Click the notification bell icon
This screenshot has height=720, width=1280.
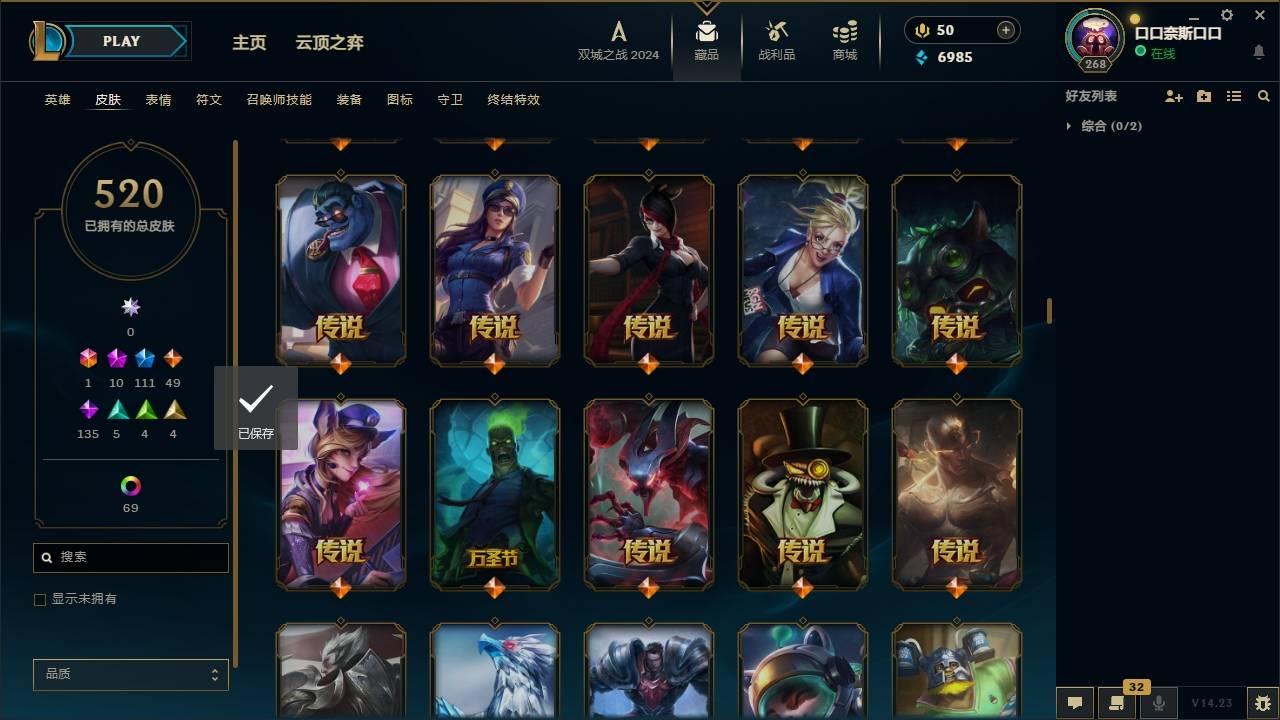click(1259, 52)
